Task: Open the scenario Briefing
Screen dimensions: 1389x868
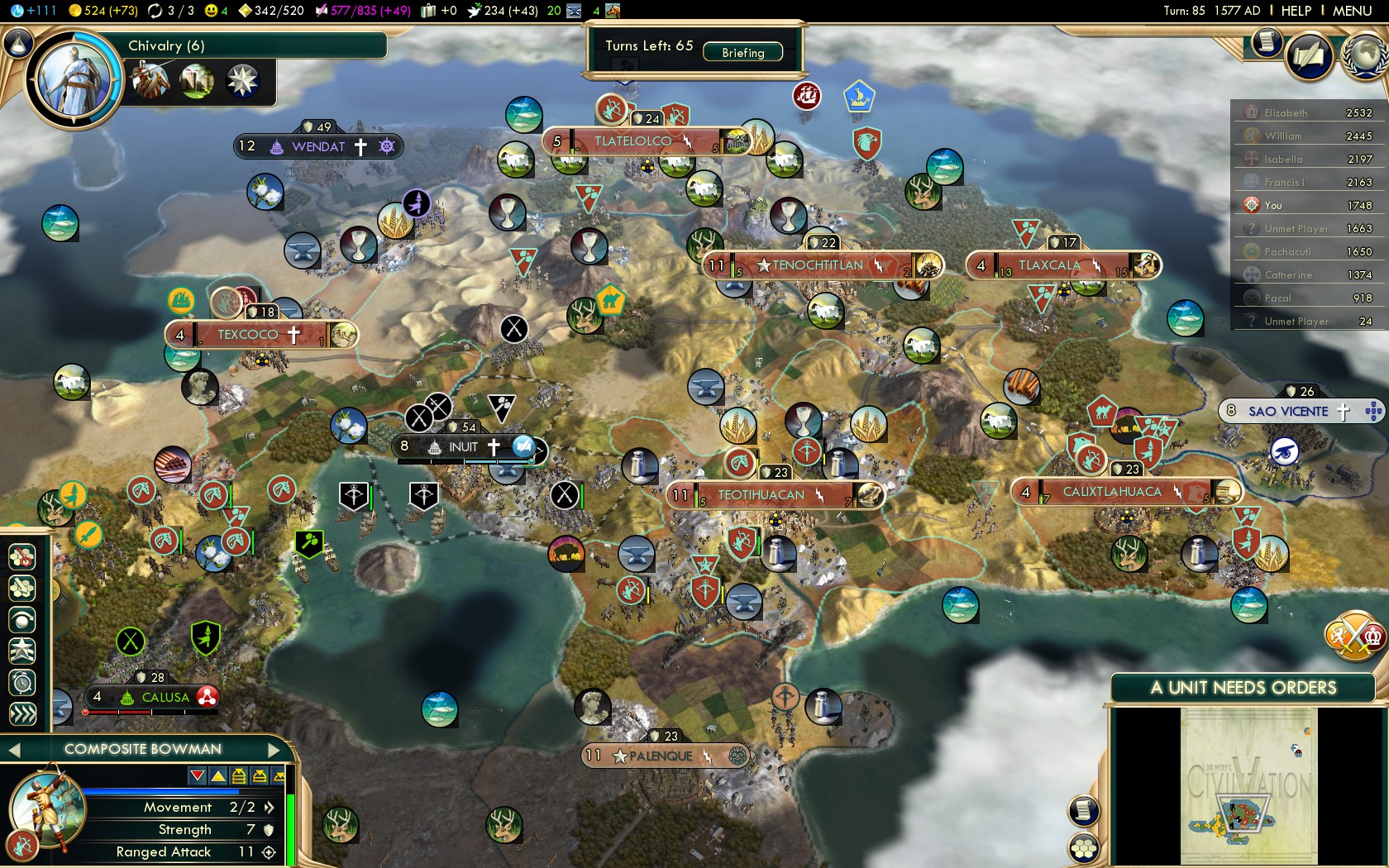Action: coord(742,52)
